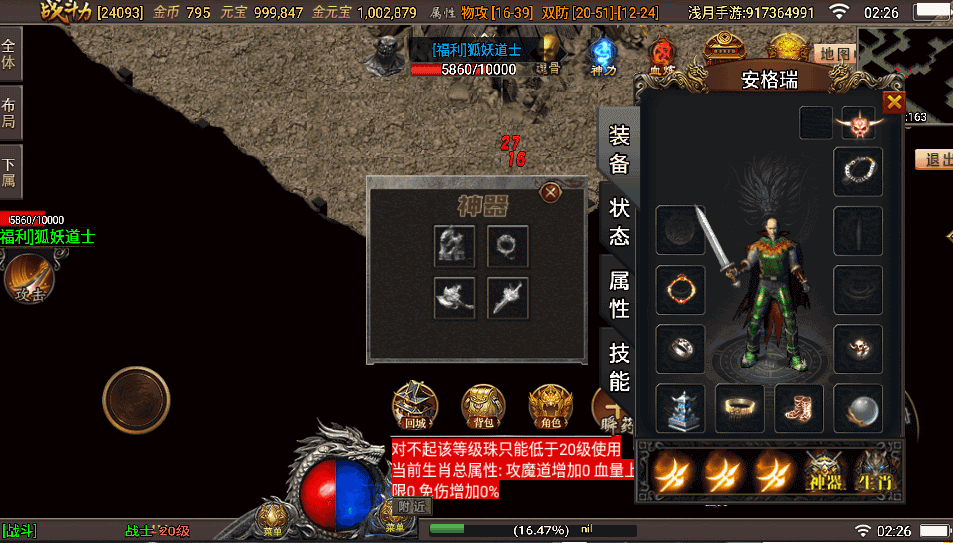Switch to the 技能 skills tab
The width and height of the screenshot is (953, 543).
point(619,366)
